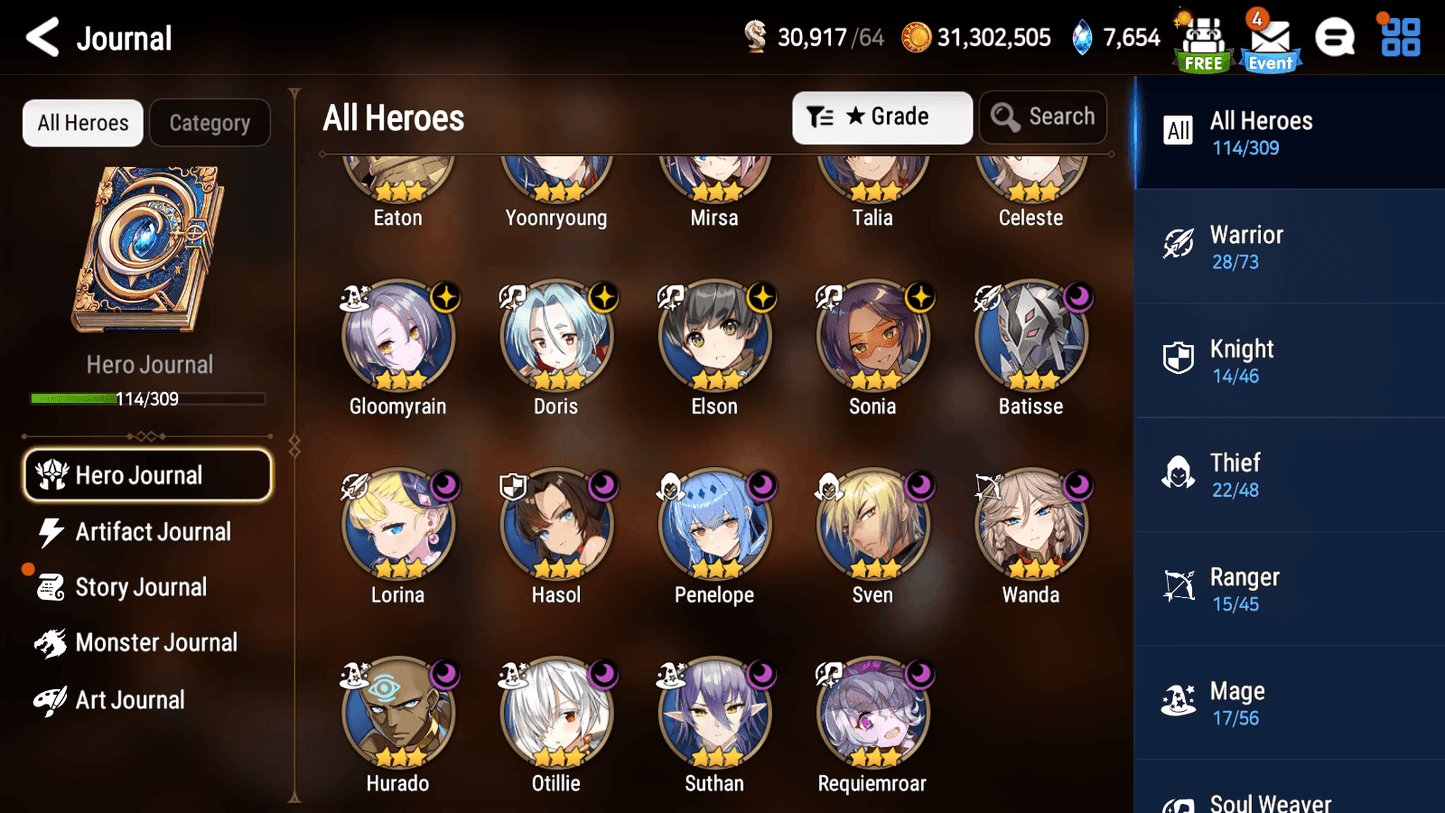
Task: Select Gloomyrain's hero portrait
Action: [398, 337]
